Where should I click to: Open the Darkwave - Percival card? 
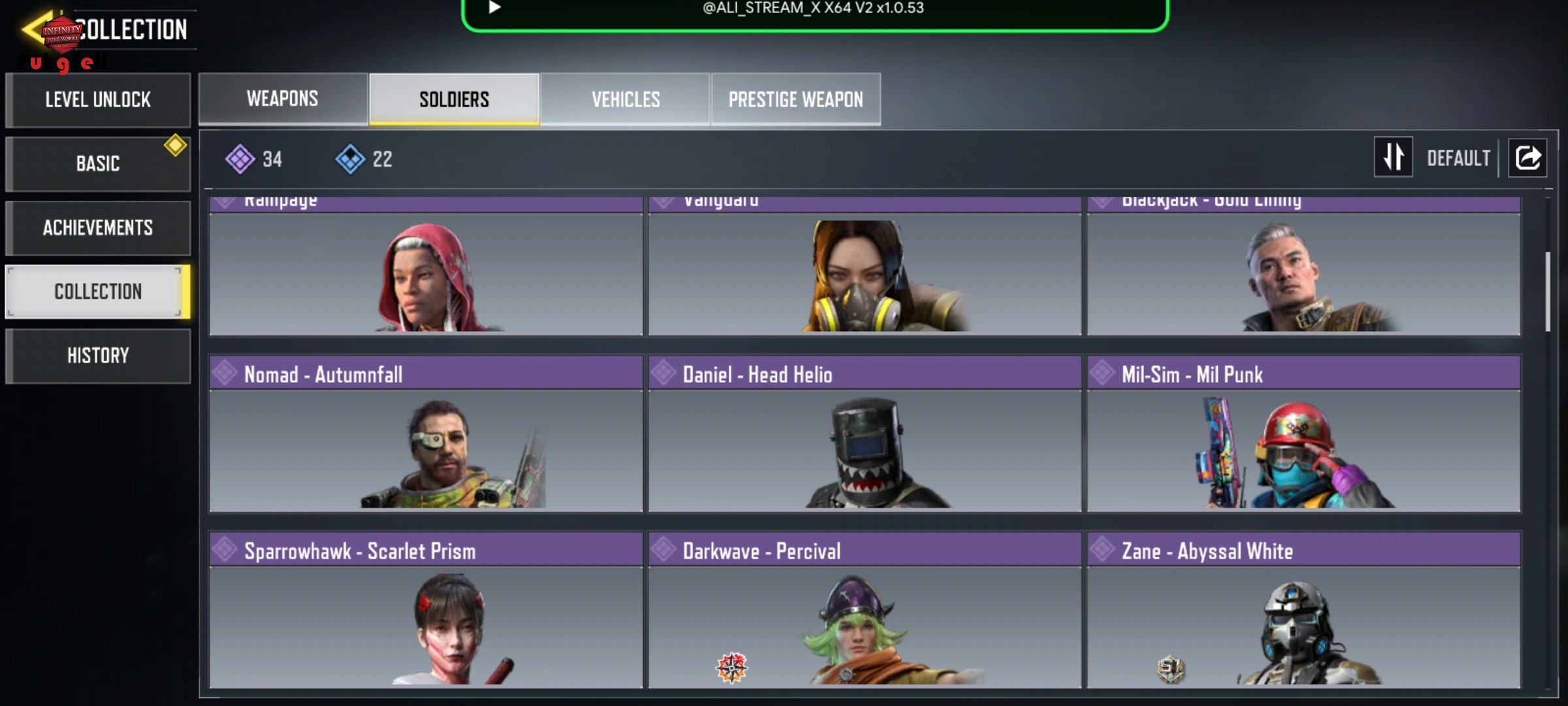(x=864, y=610)
